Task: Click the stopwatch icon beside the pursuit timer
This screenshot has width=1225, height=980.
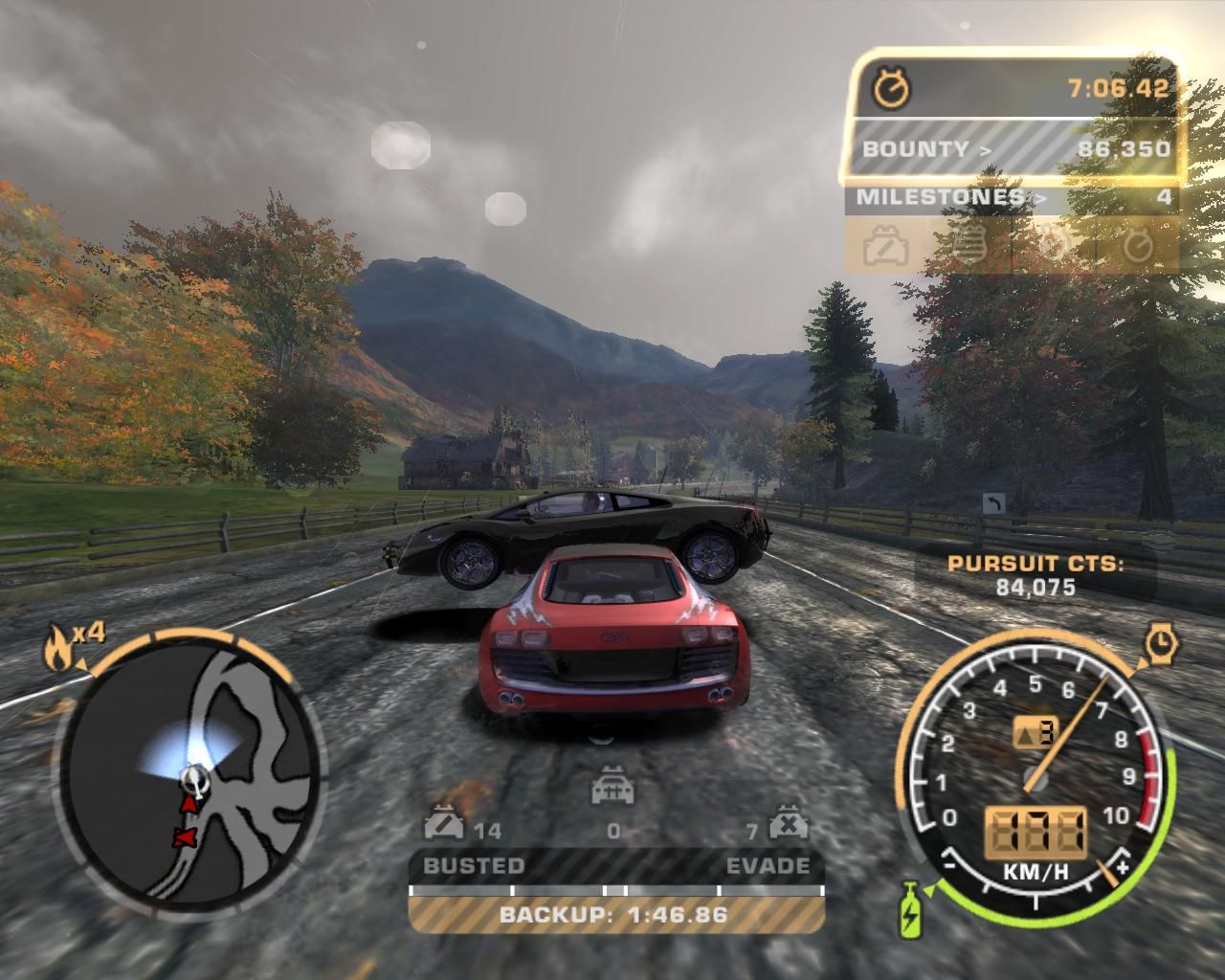Action: (892, 89)
